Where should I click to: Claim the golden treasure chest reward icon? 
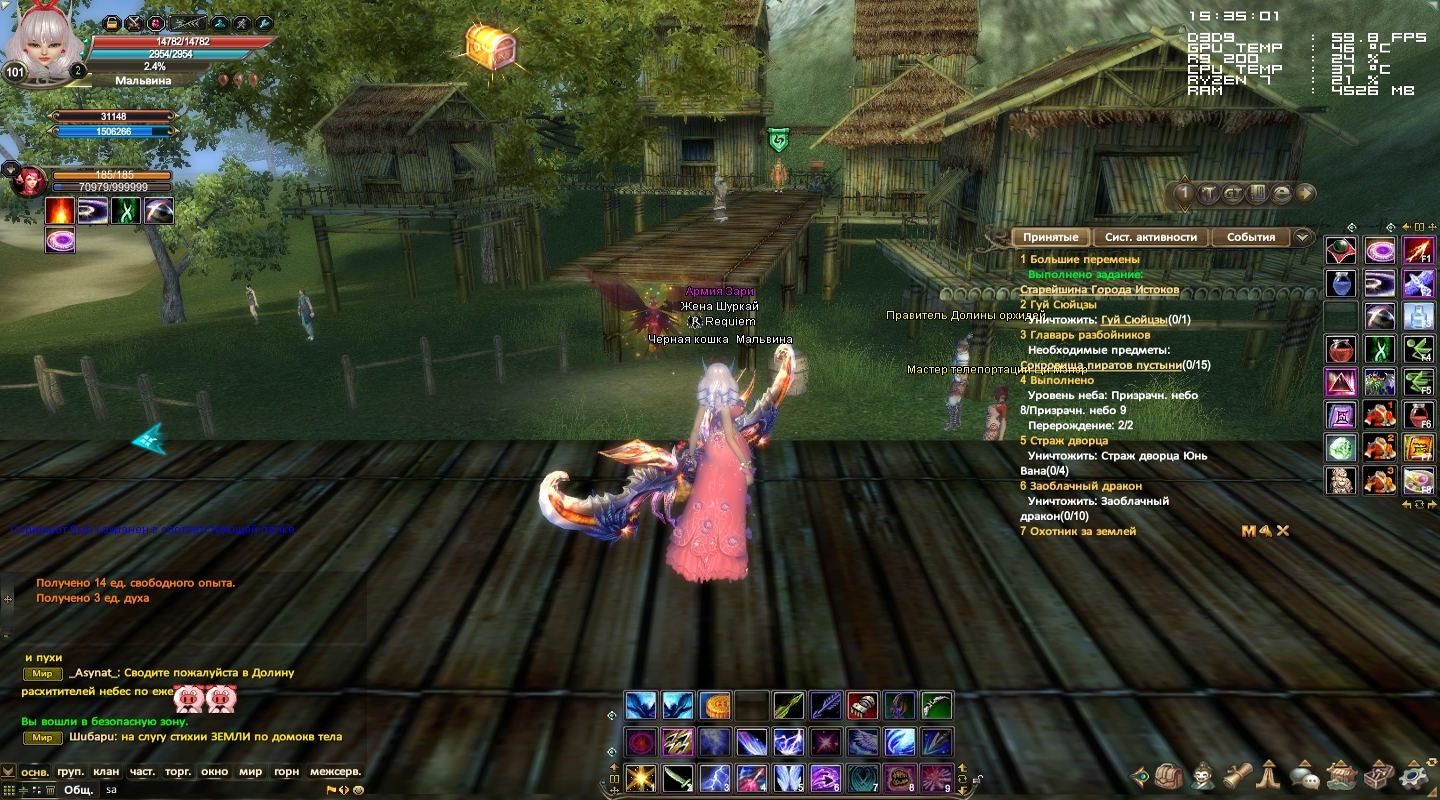490,46
